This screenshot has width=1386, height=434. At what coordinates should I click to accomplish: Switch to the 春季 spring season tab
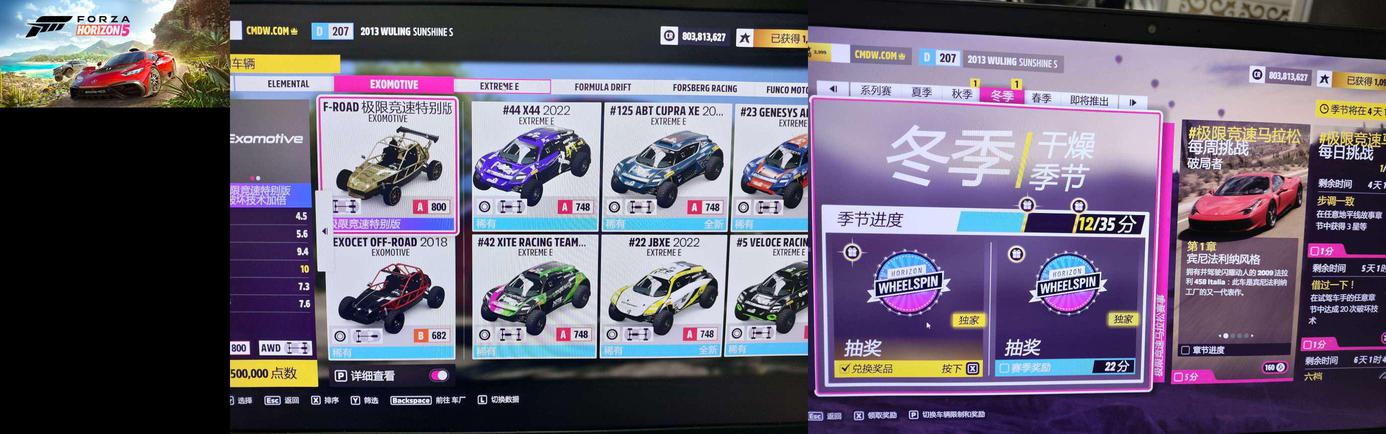1041,98
